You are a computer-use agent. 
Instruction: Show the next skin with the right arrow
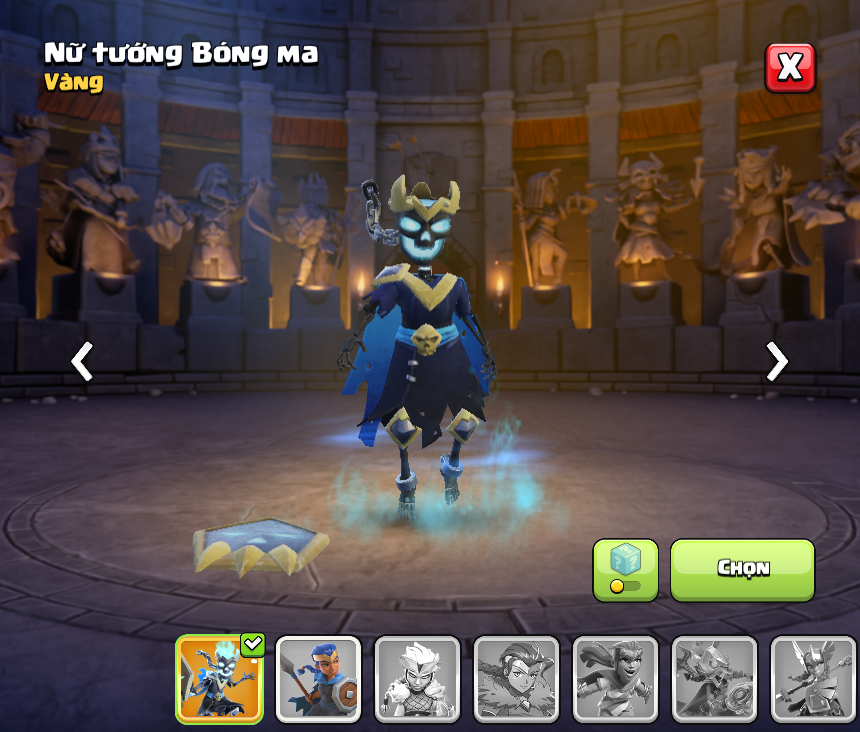[776, 361]
